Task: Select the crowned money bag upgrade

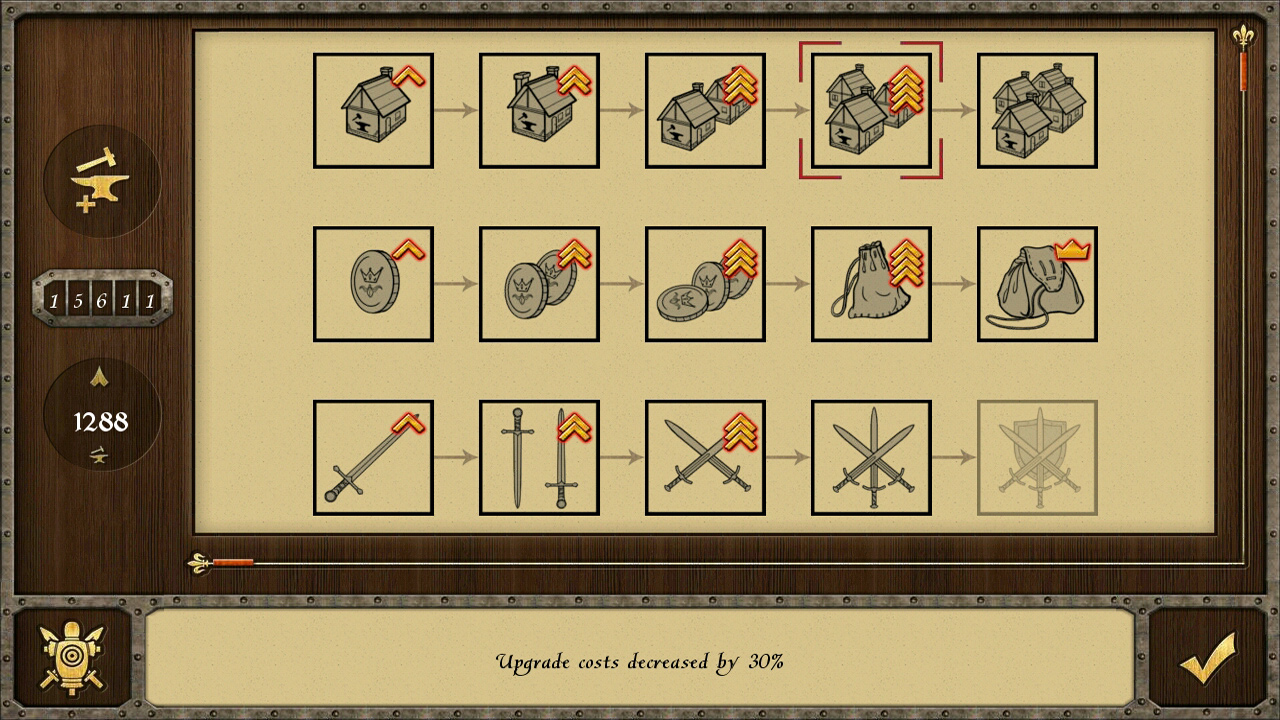Action: pyautogui.click(x=1036, y=283)
